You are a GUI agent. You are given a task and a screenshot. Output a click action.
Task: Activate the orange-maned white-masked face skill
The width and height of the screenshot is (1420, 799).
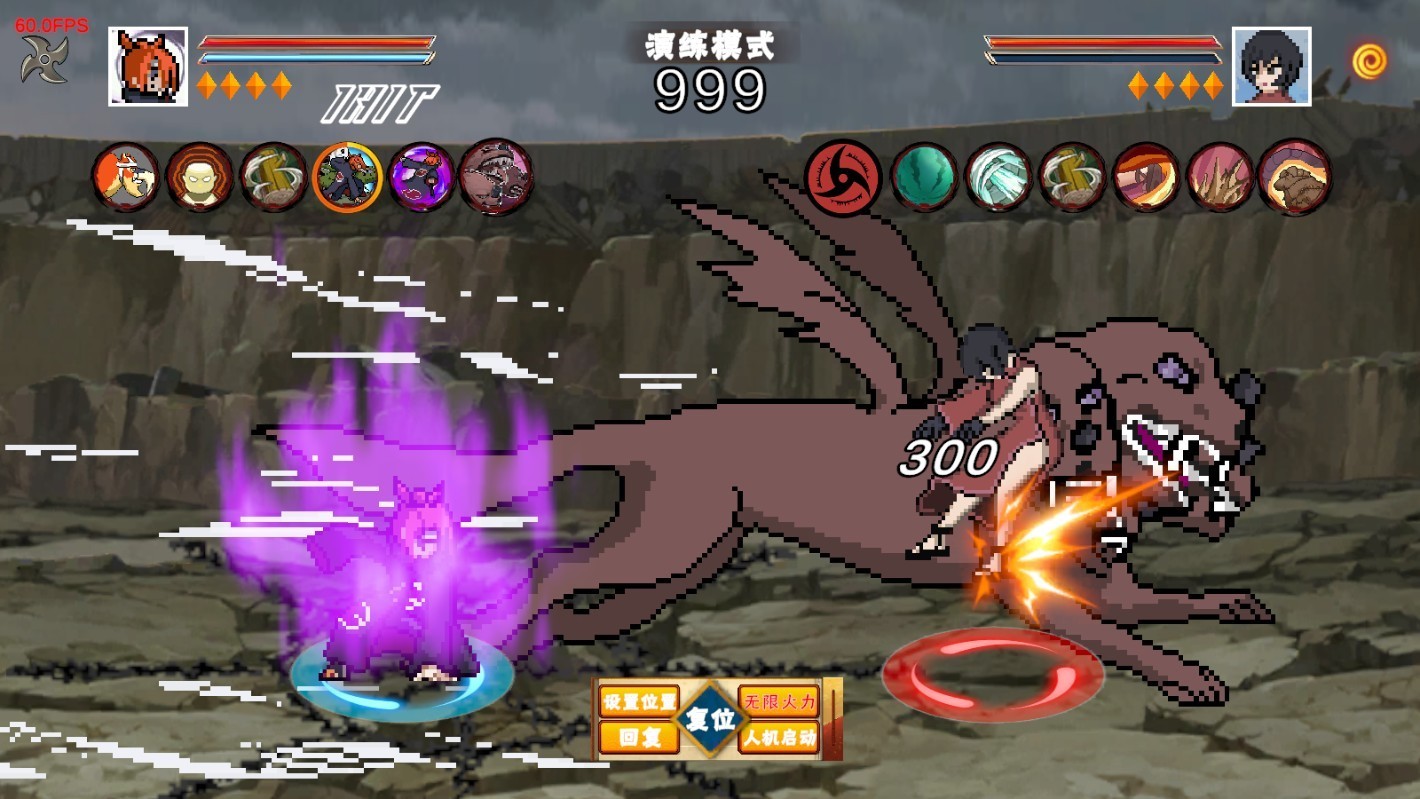pyautogui.click(x=125, y=177)
